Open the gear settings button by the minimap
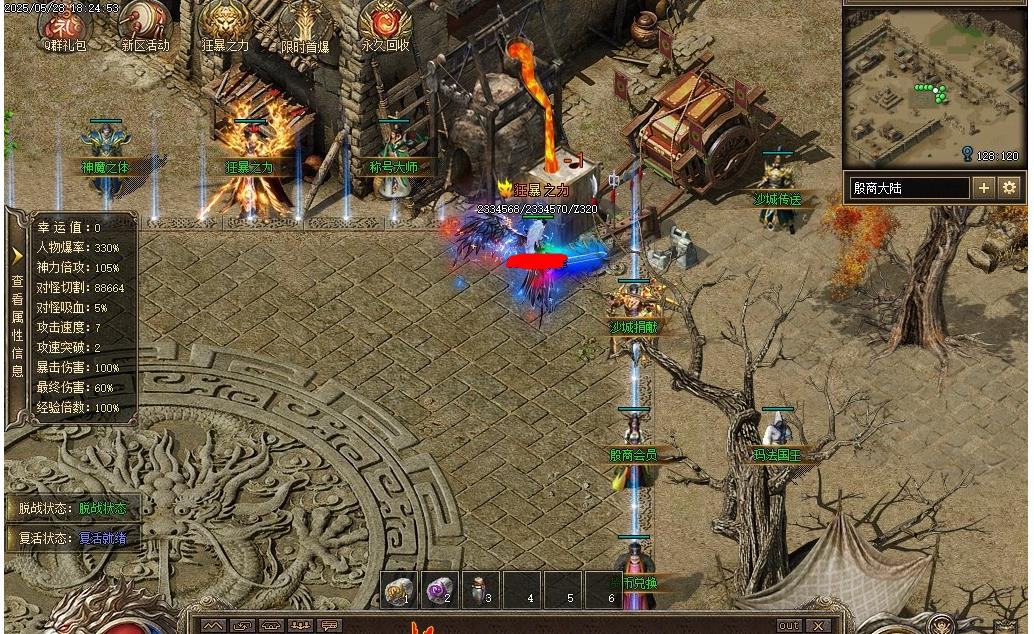Image resolution: width=1034 pixels, height=634 pixels. pos(1009,188)
